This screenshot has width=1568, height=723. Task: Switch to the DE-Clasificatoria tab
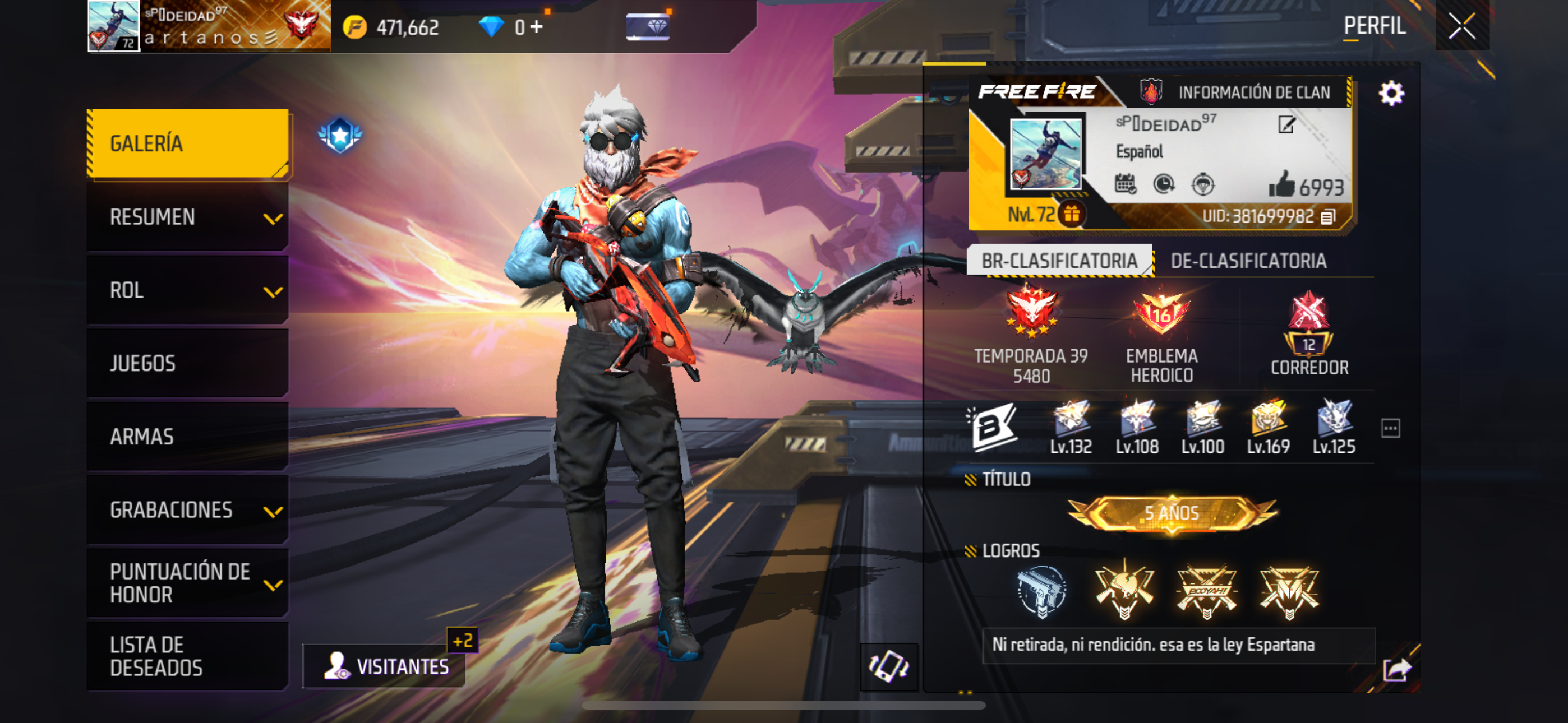click(1248, 261)
